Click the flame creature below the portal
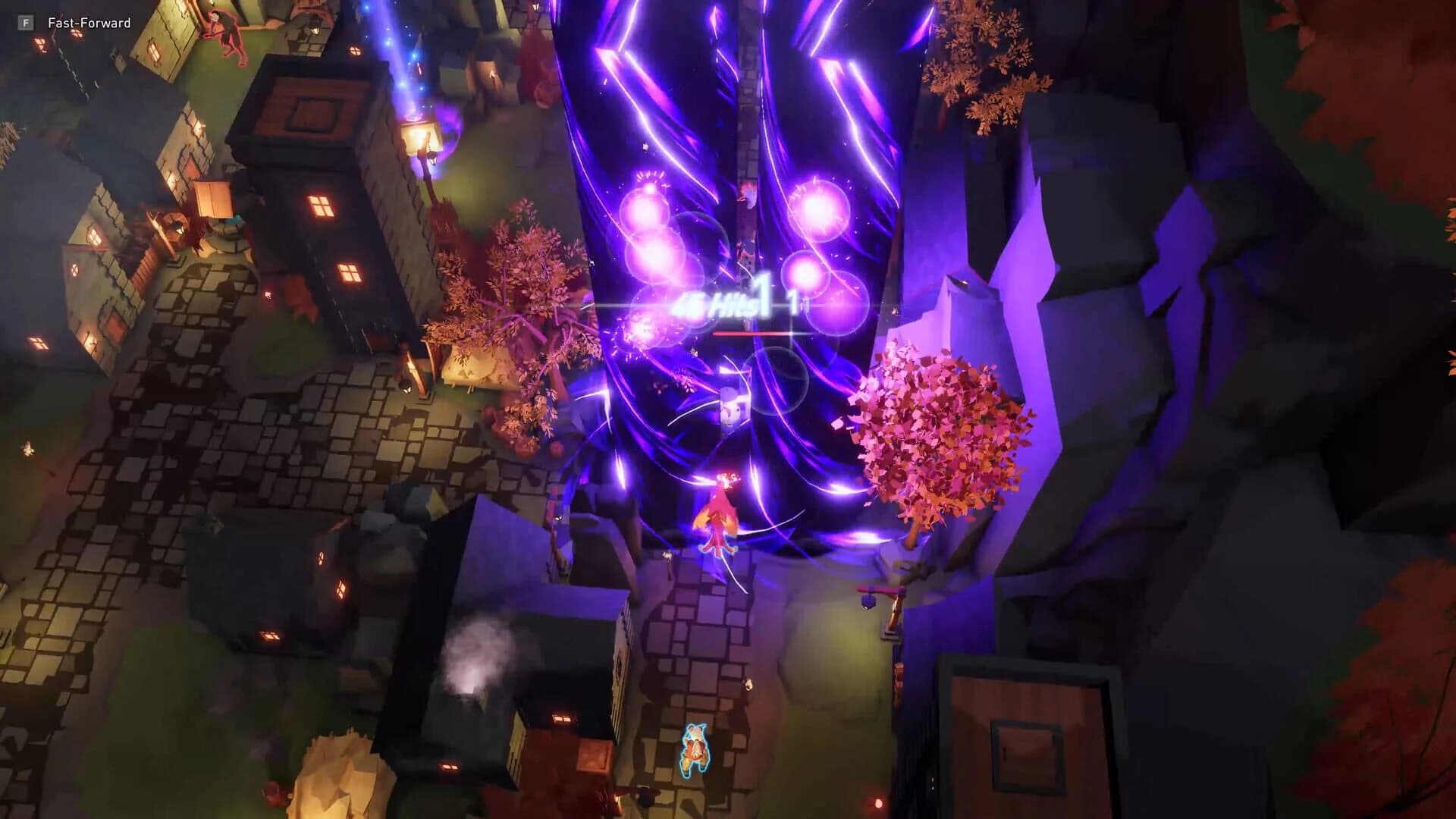This screenshot has height=819, width=1456. click(717, 516)
